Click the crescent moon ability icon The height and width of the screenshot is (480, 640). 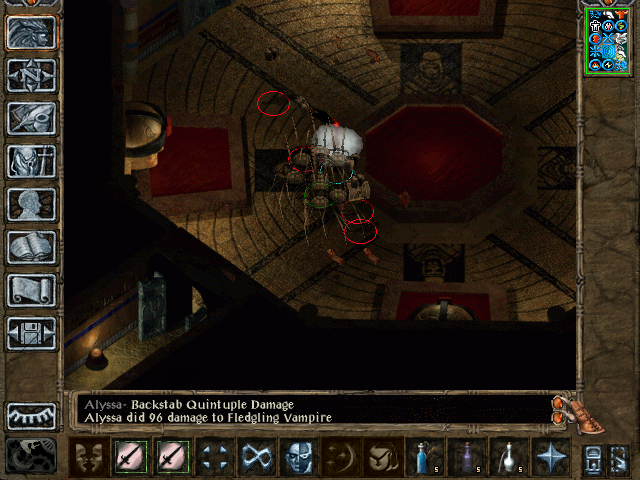point(340,458)
